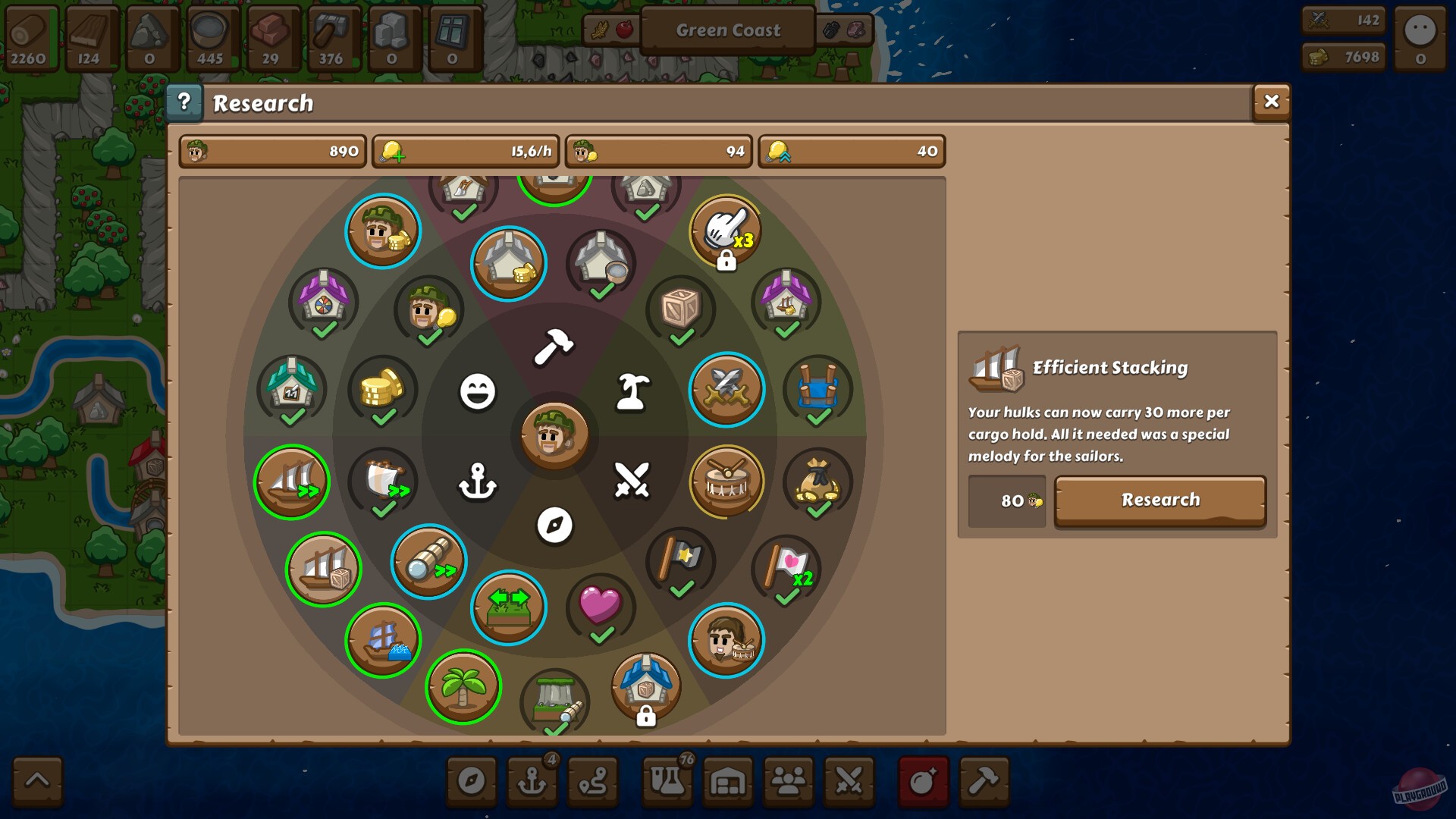Select the Efficient Stacking research node
This screenshot has width=1456, height=819.
pos(323,567)
